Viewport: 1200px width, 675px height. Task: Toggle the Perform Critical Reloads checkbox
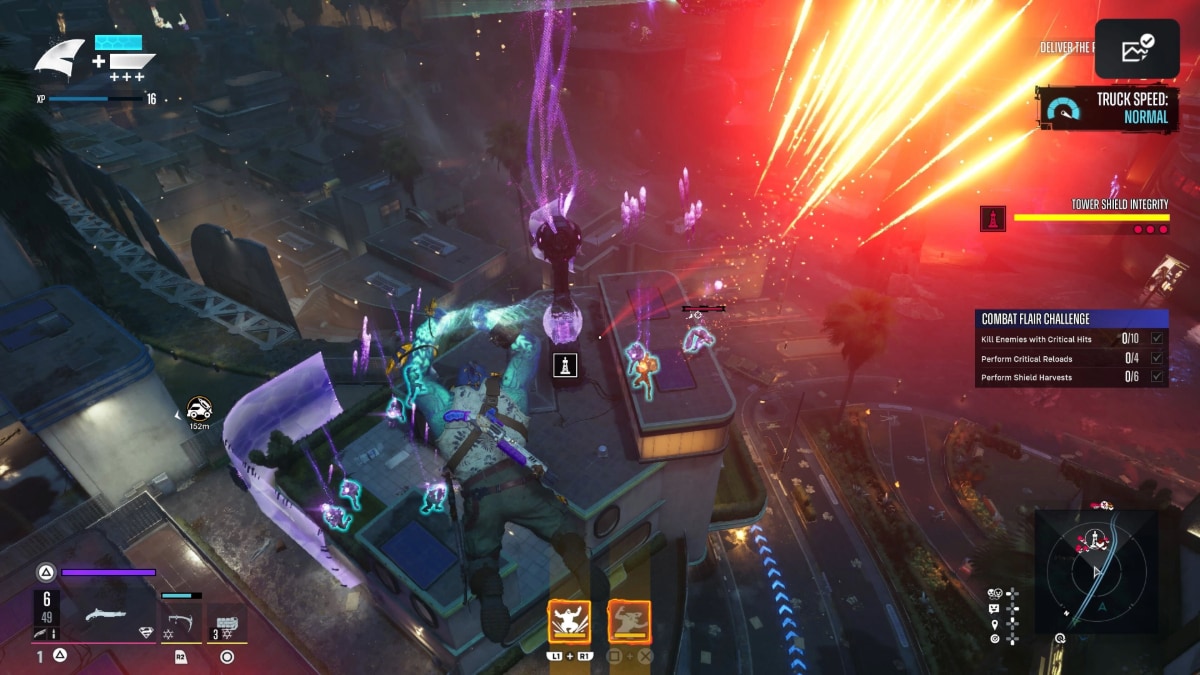tap(1157, 358)
